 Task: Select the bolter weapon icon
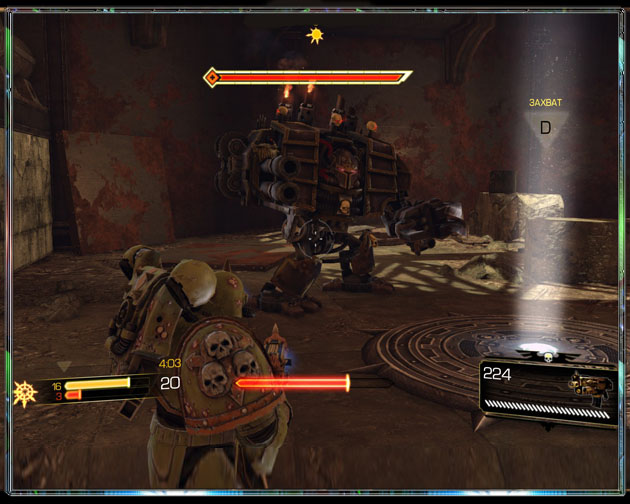coord(590,386)
